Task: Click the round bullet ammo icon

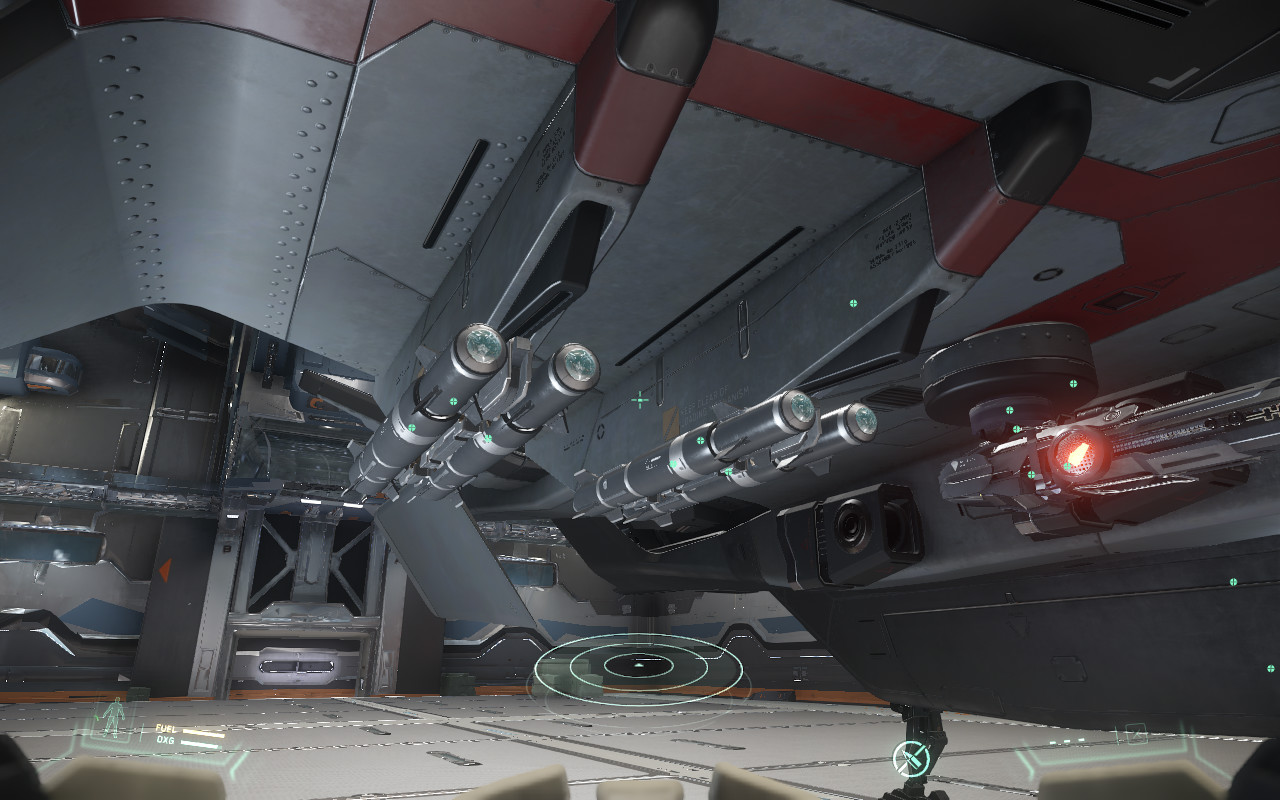Action: [911, 759]
